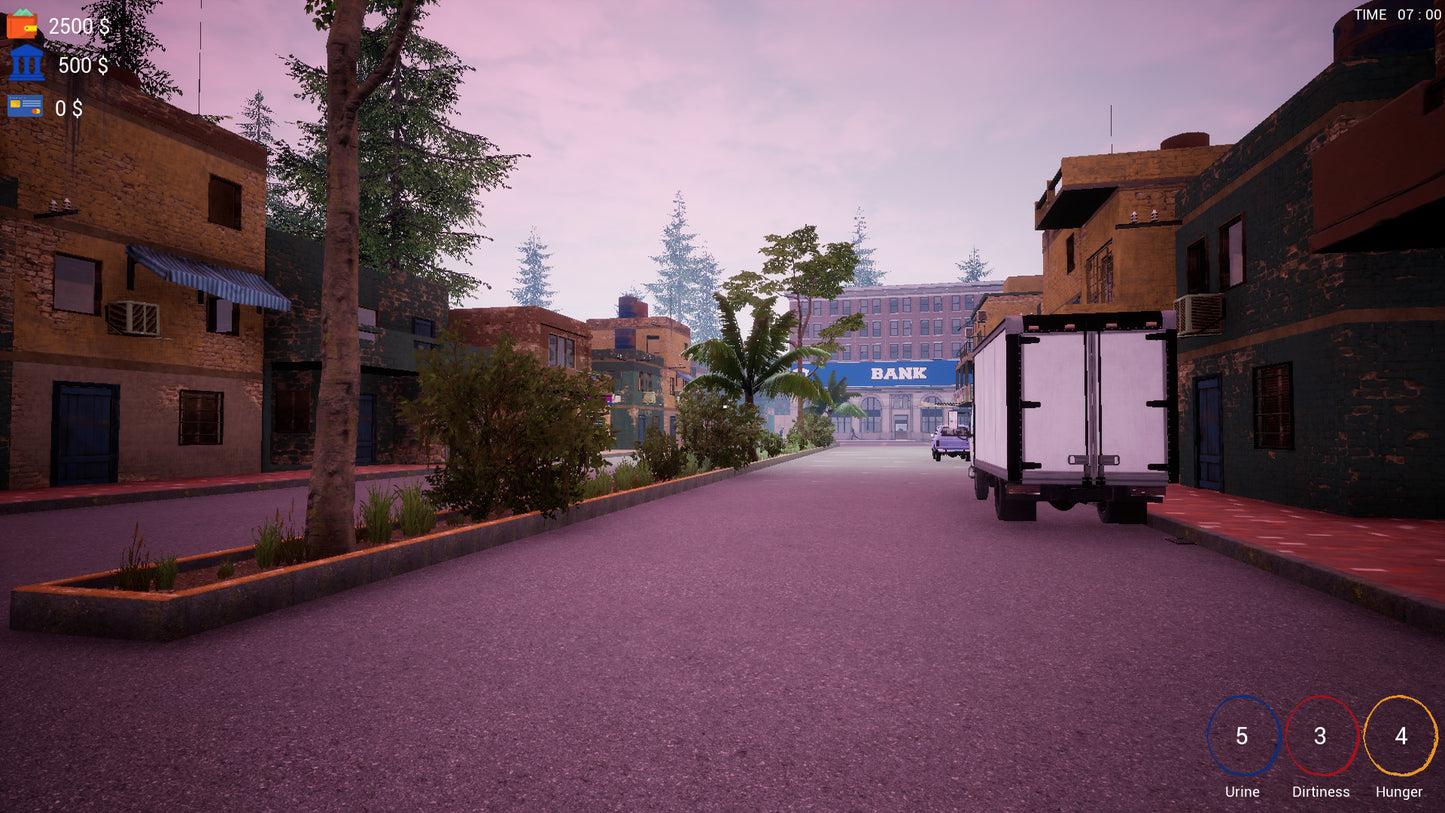This screenshot has height=813, width=1445.
Task: Click the Urine status circle
Action: click(x=1242, y=738)
